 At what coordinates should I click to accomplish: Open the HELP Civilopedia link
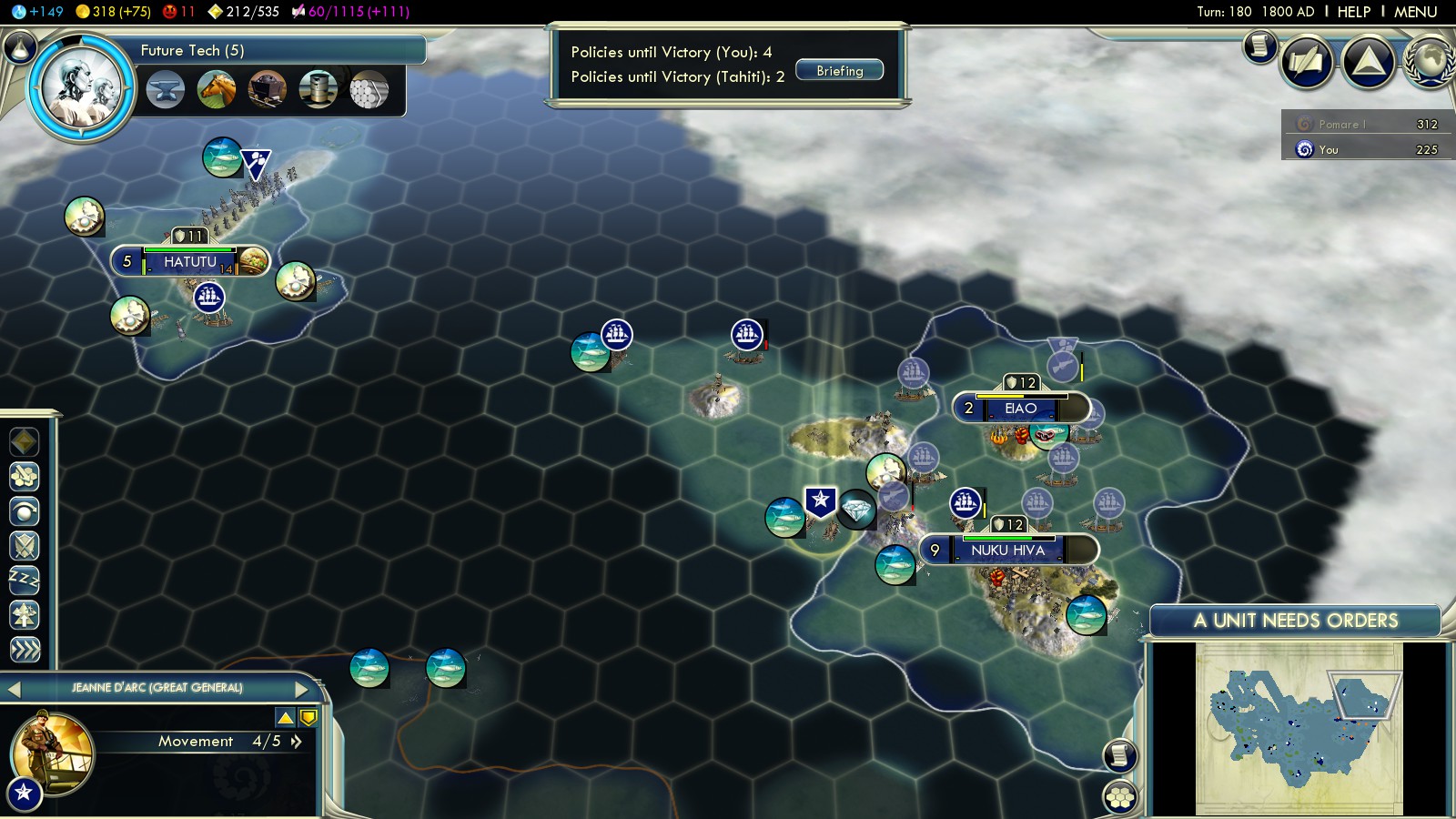point(1353,12)
